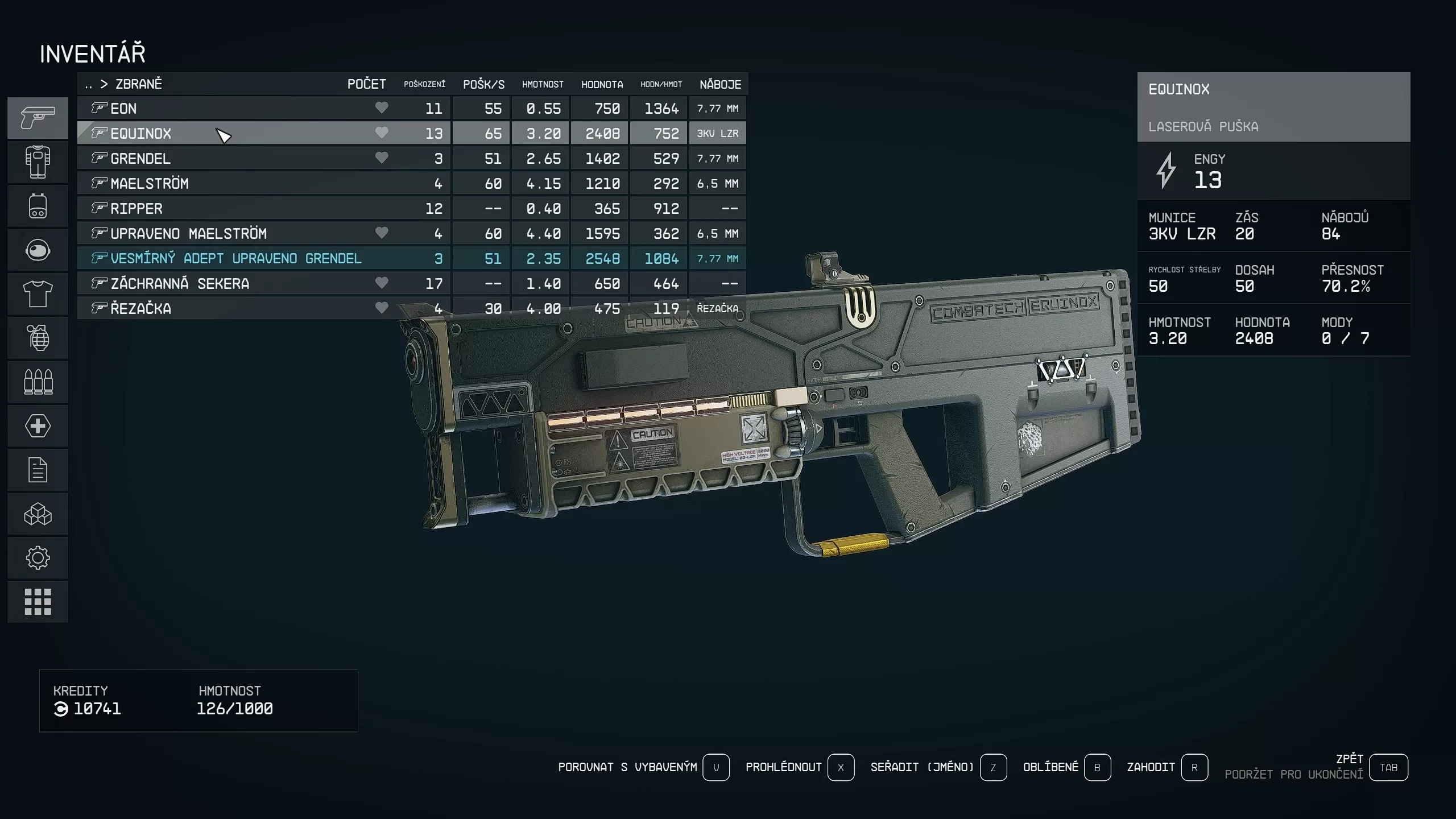
Task: Unfavorite the EON weapon heart
Action: pyautogui.click(x=382, y=108)
